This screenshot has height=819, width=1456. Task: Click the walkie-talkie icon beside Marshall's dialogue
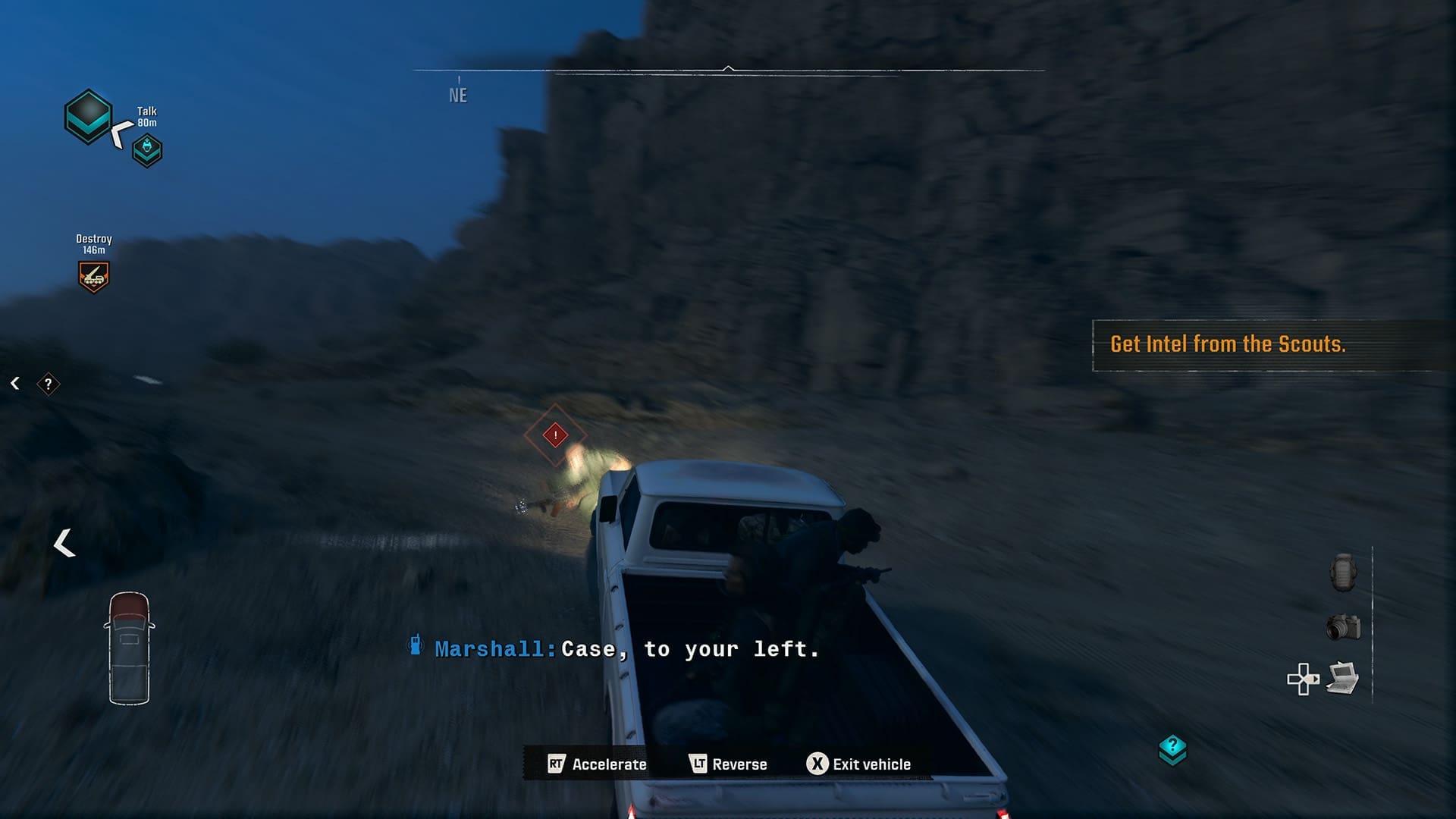(x=416, y=647)
